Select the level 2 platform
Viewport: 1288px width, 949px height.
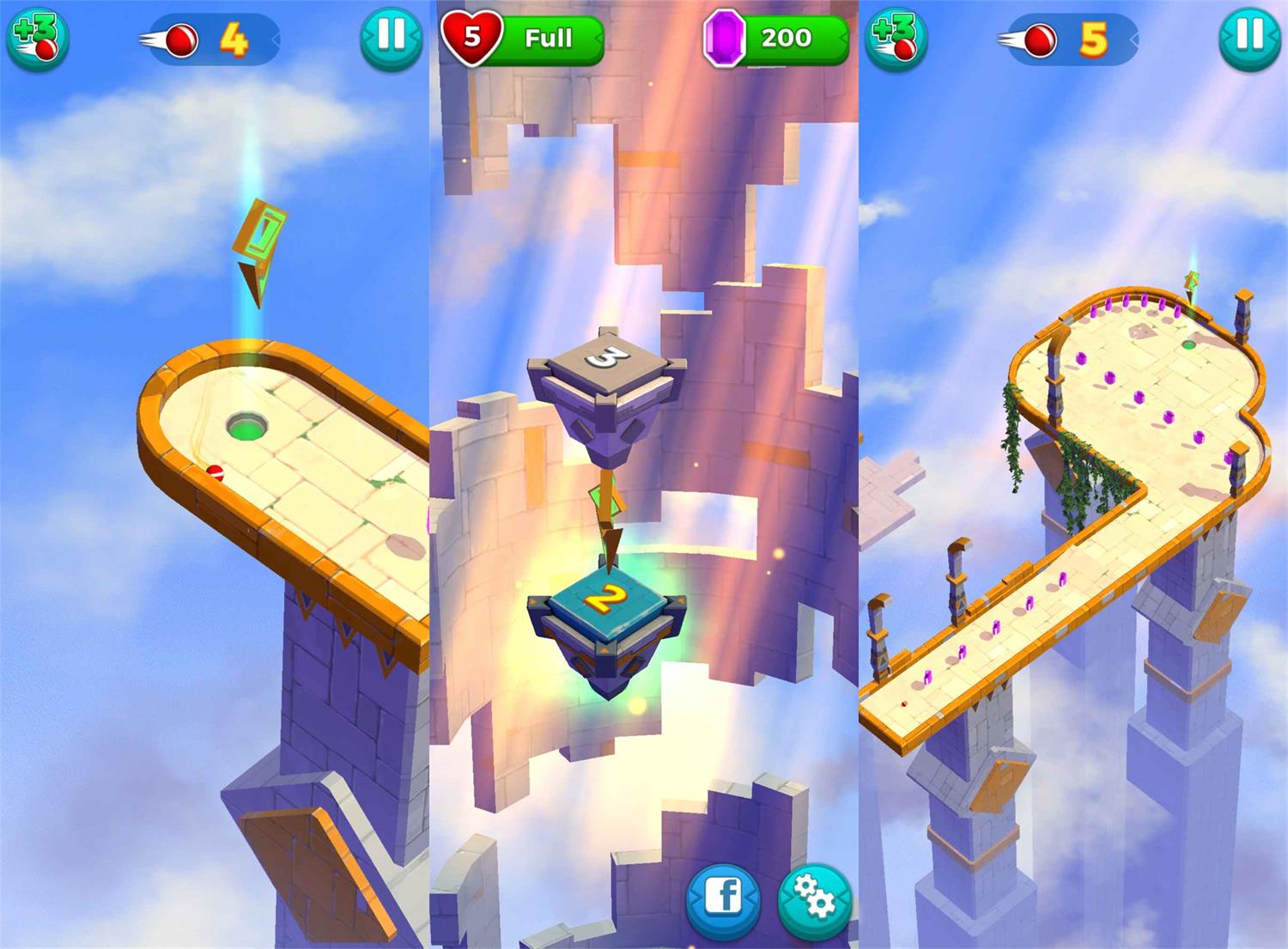608,601
